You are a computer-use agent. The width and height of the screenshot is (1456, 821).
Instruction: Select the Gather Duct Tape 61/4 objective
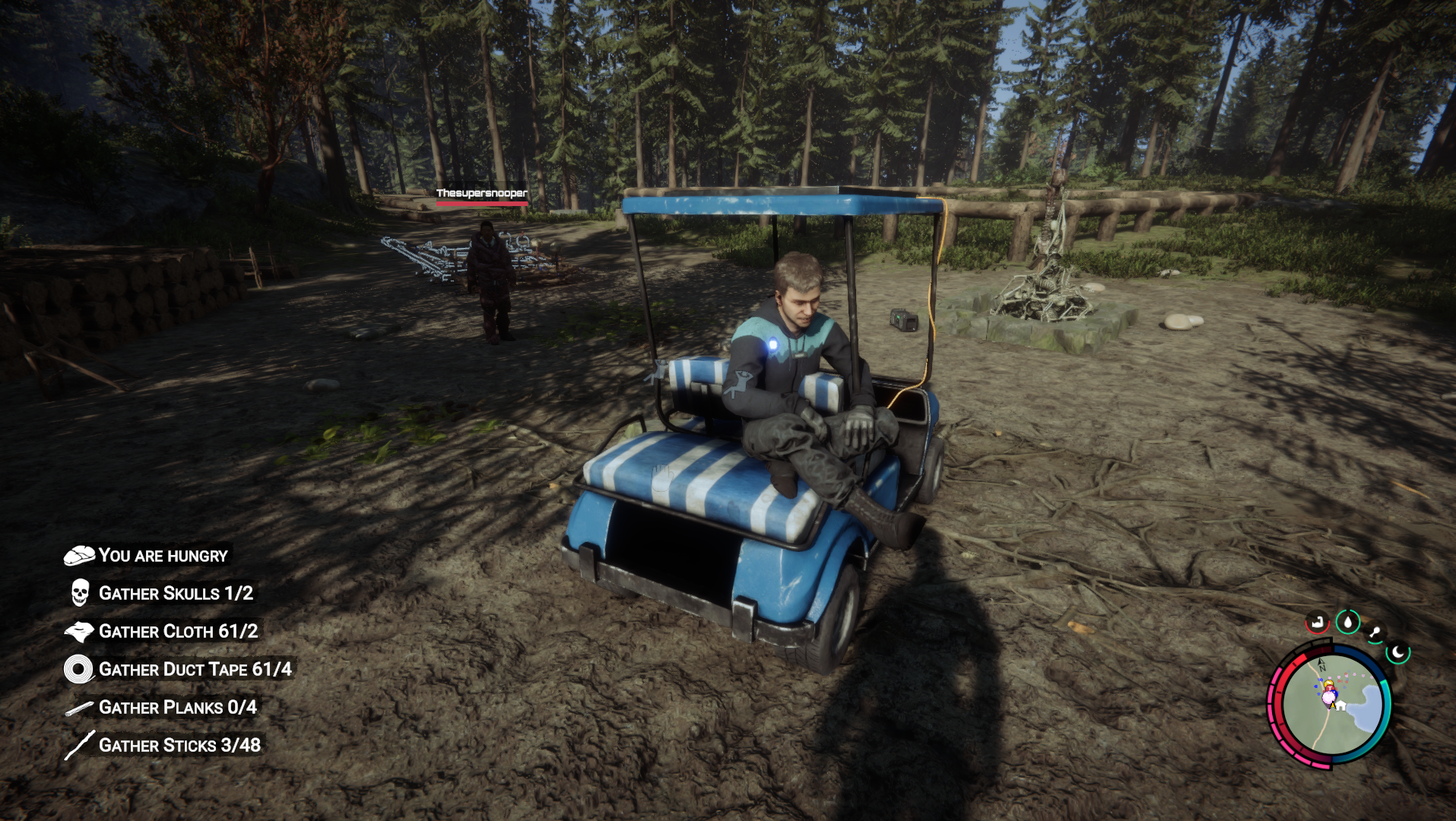[195, 670]
